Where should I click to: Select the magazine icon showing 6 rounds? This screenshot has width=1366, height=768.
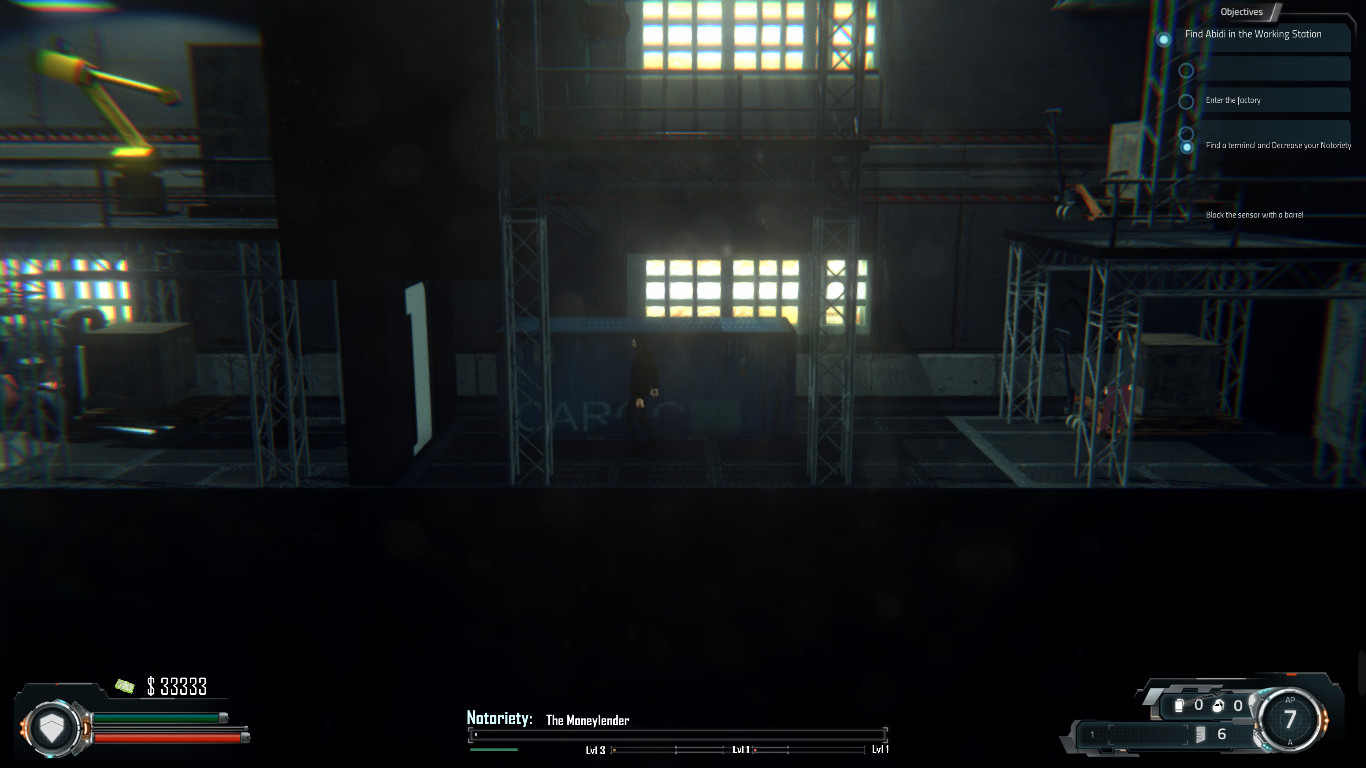[x=1201, y=734]
